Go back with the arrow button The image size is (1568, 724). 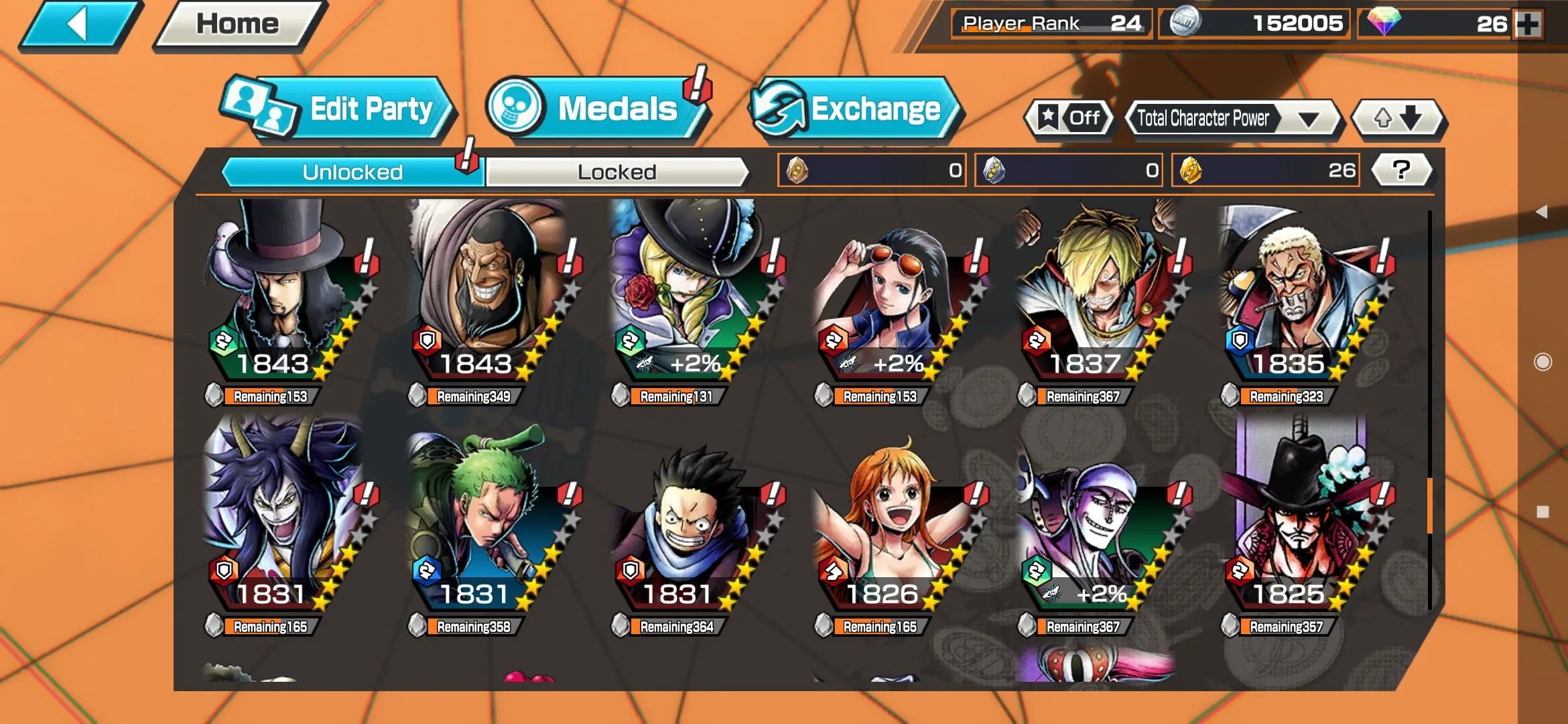coord(79,25)
